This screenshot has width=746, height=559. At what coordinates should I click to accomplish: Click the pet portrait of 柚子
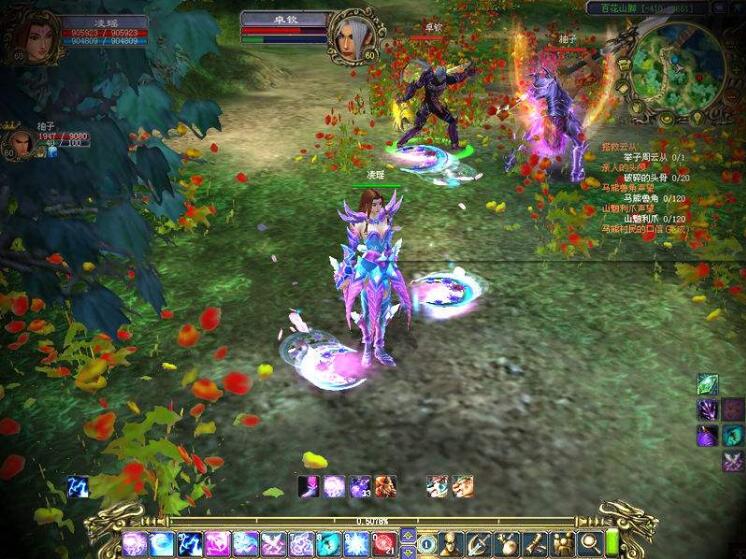coord(19,143)
